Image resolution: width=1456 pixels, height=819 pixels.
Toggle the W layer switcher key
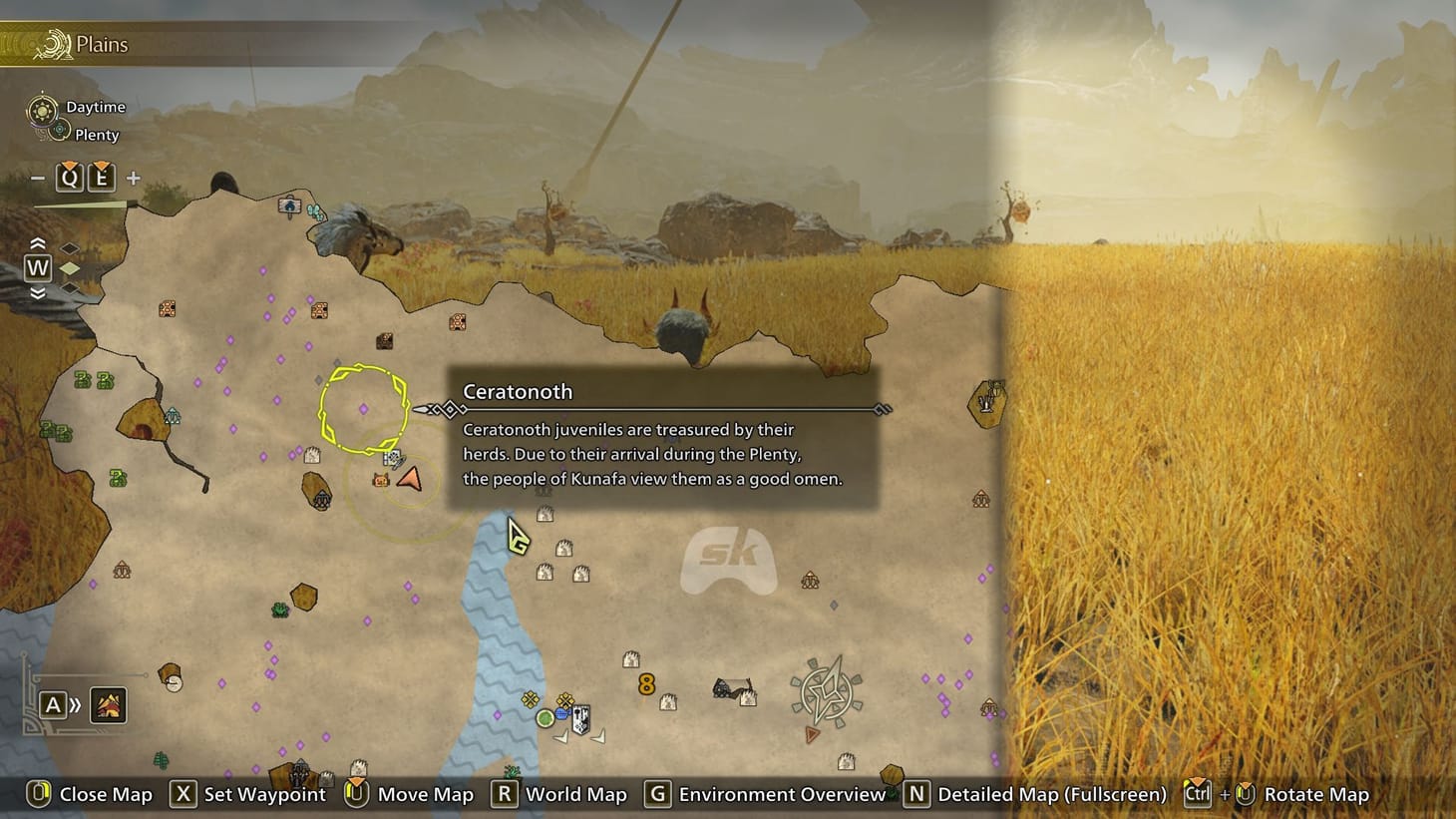coord(37,267)
